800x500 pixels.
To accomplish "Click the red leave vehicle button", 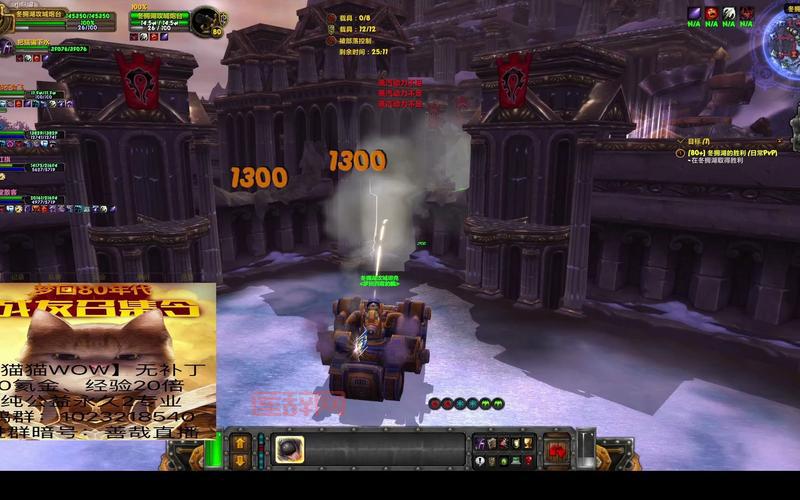I will click(x=557, y=449).
